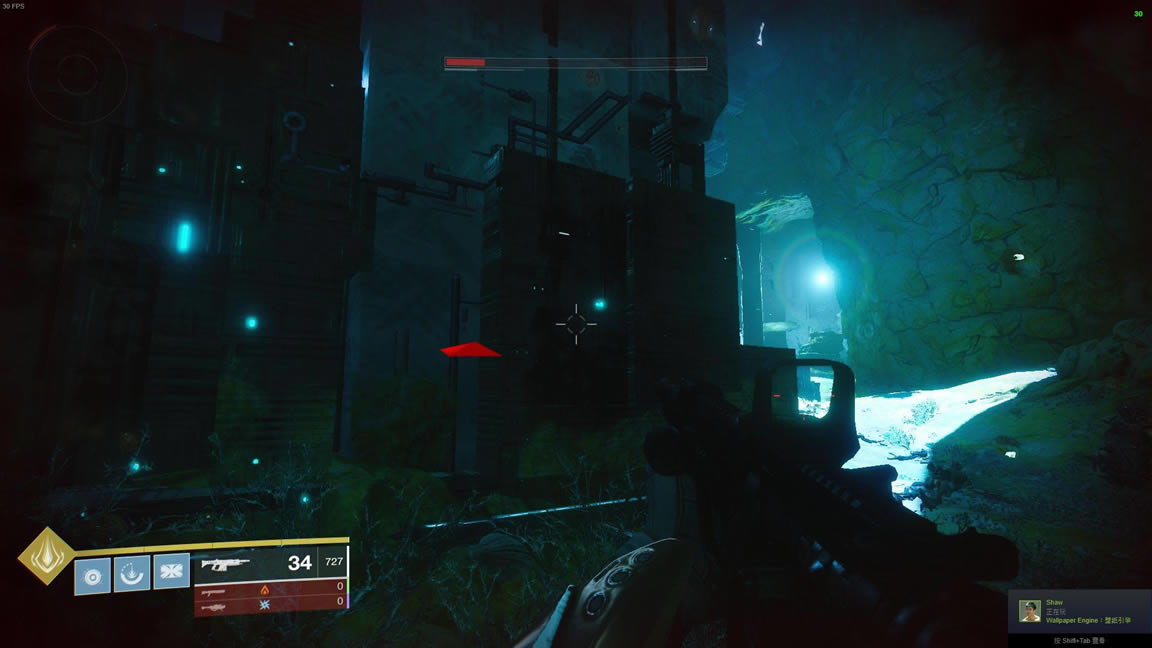The width and height of the screenshot is (1152, 648).
Task: Click Shaw's avatar in the Steam popup
Action: pos(1030,611)
